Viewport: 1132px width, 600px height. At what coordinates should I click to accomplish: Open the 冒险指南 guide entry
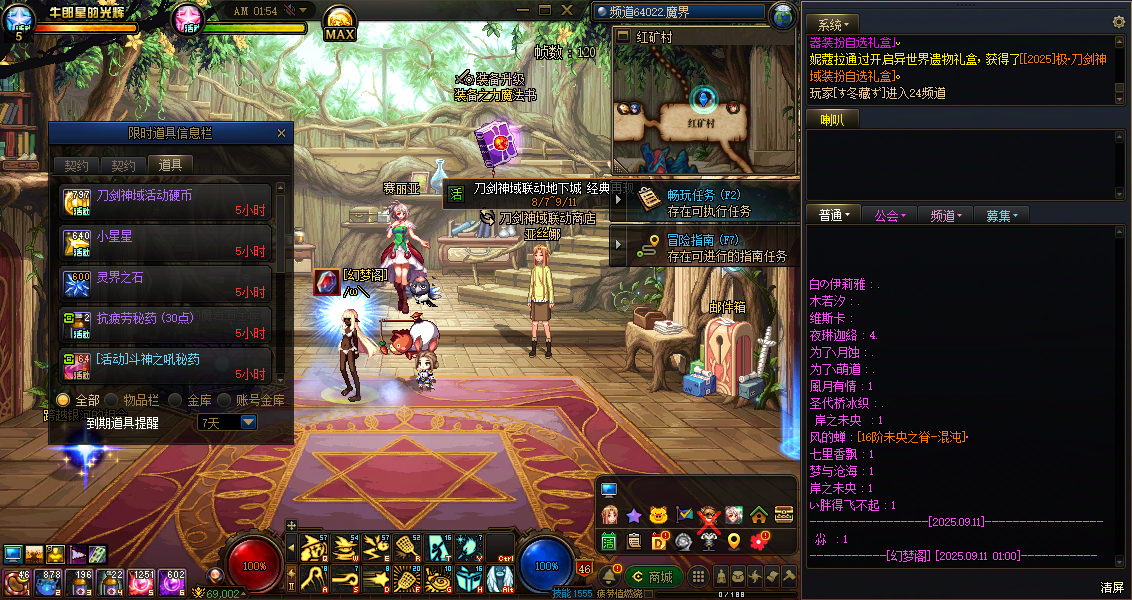point(704,247)
